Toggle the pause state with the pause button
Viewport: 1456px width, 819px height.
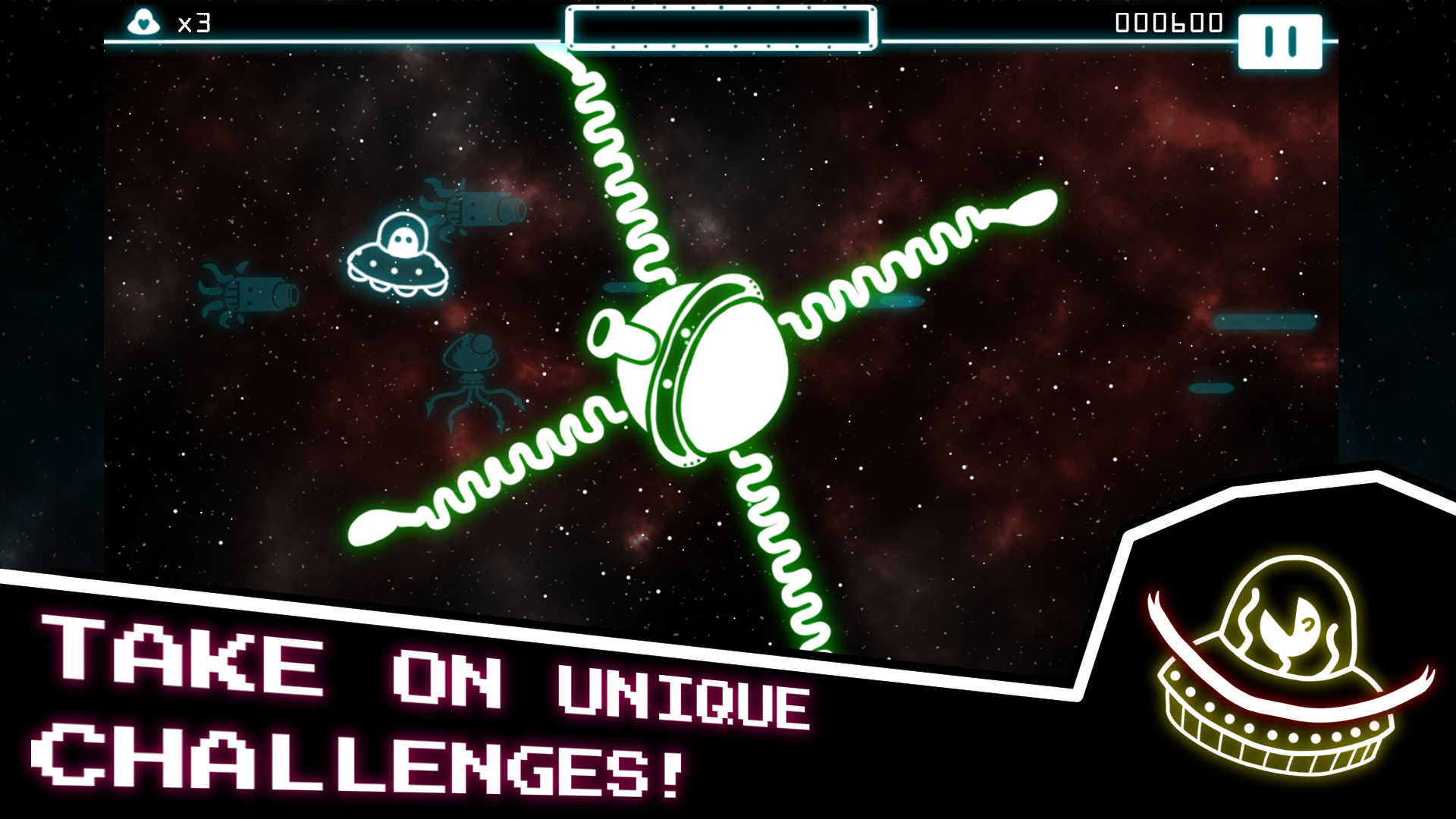[x=1279, y=42]
